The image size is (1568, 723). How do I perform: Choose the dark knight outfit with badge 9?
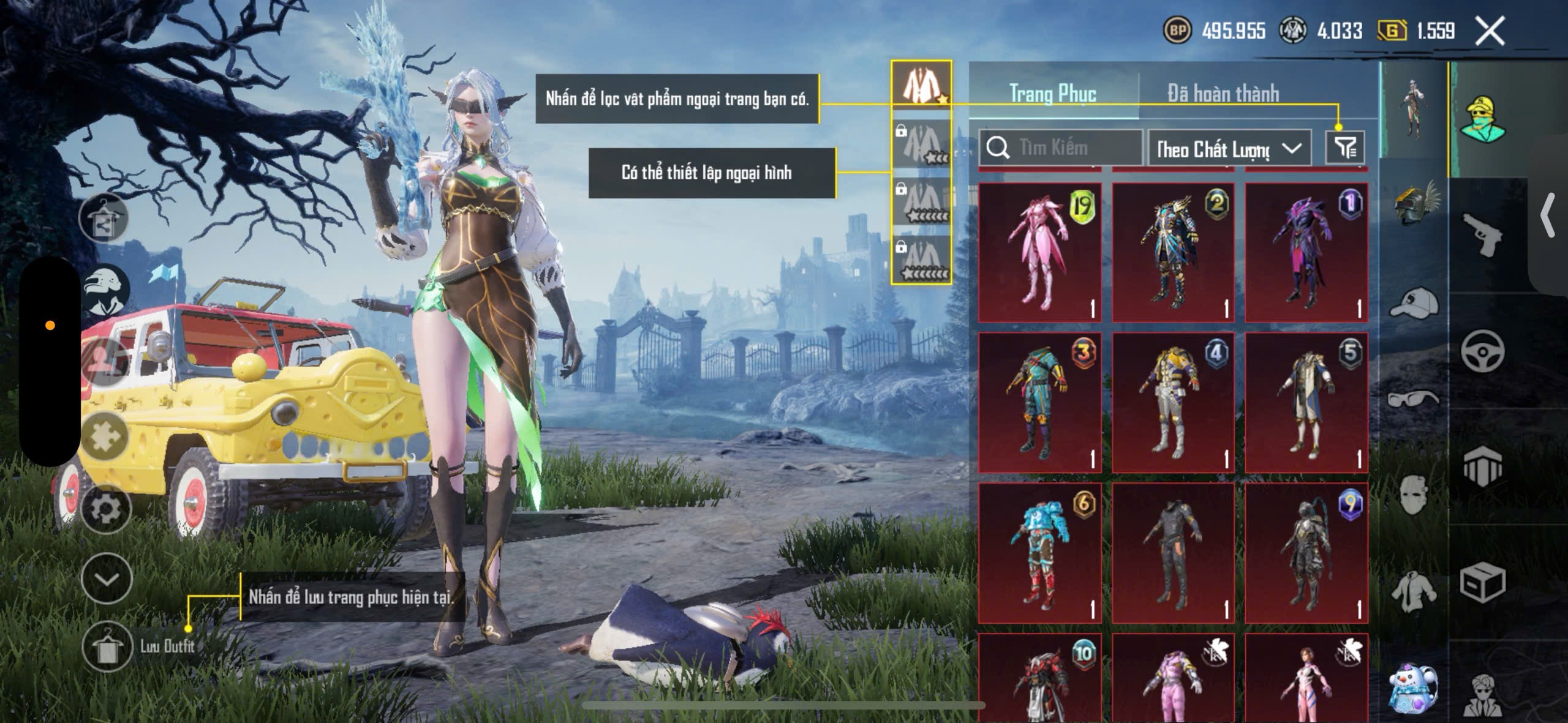point(1306,553)
